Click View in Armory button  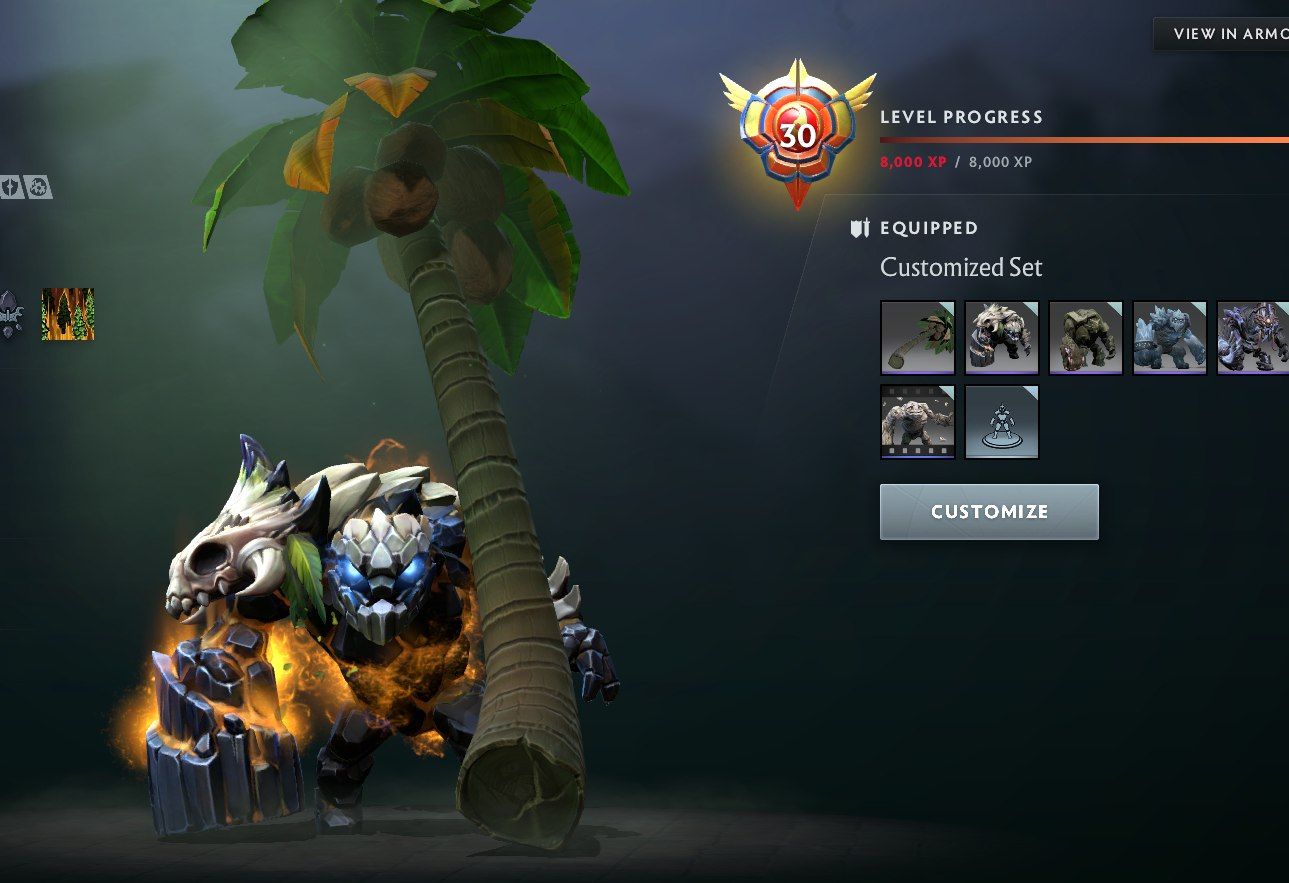click(x=1224, y=33)
